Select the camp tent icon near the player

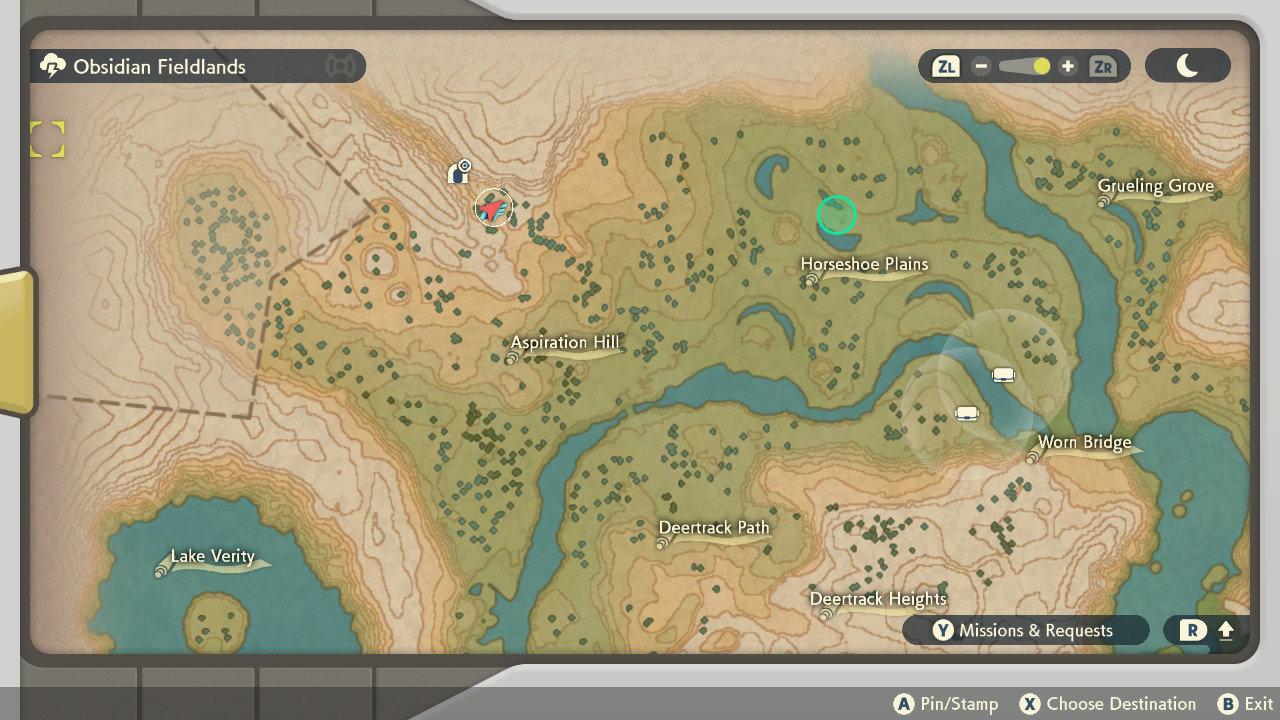(x=458, y=171)
